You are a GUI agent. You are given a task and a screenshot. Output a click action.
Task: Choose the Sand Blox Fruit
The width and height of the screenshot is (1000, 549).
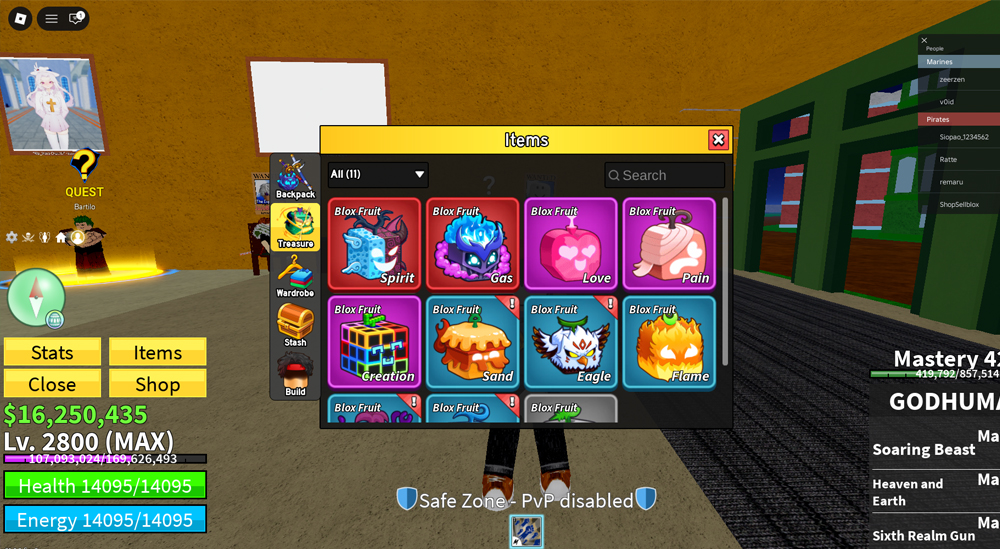pos(473,342)
